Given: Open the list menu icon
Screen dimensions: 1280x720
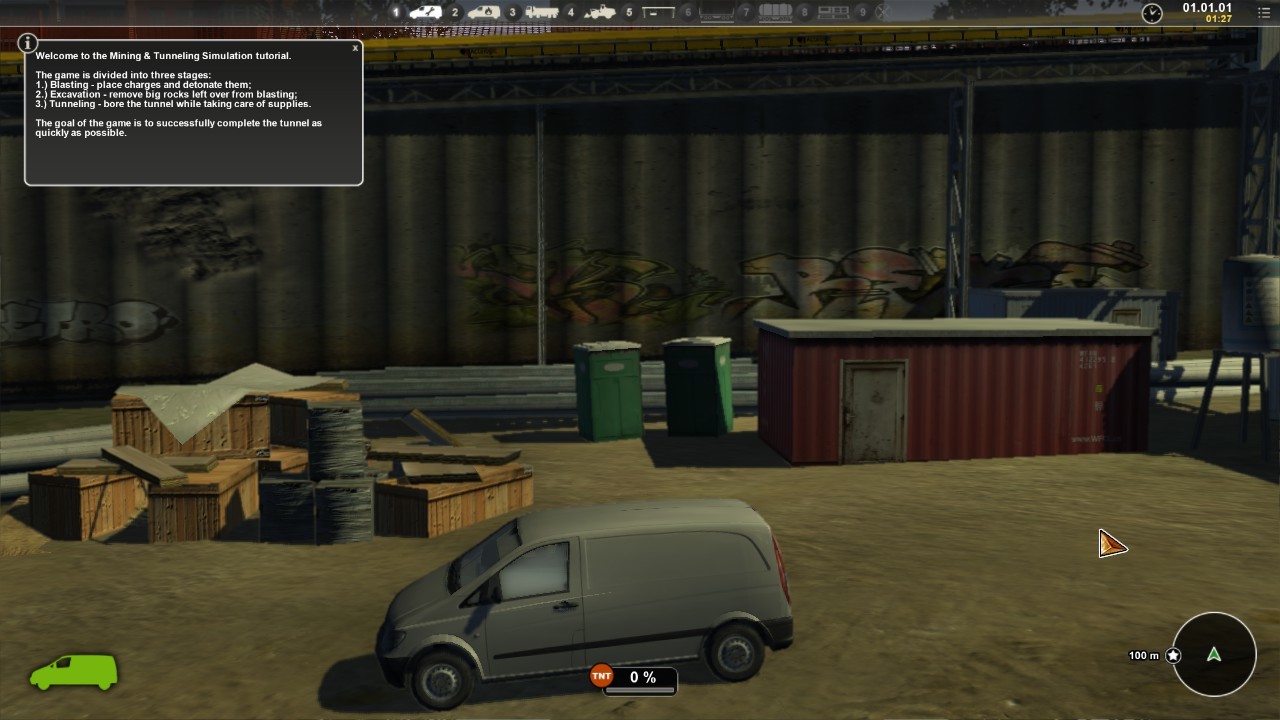Looking at the screenshot, I should [x=1263, y=12].
